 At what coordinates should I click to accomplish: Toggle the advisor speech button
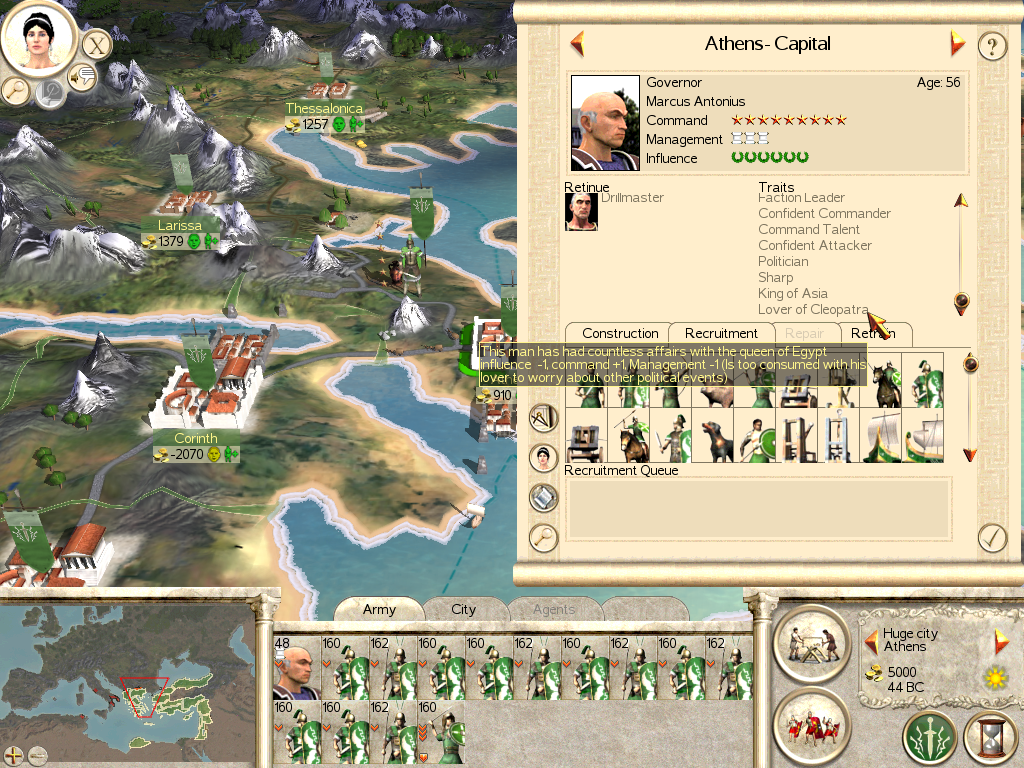pyautogui.click(x=82, y=77)
